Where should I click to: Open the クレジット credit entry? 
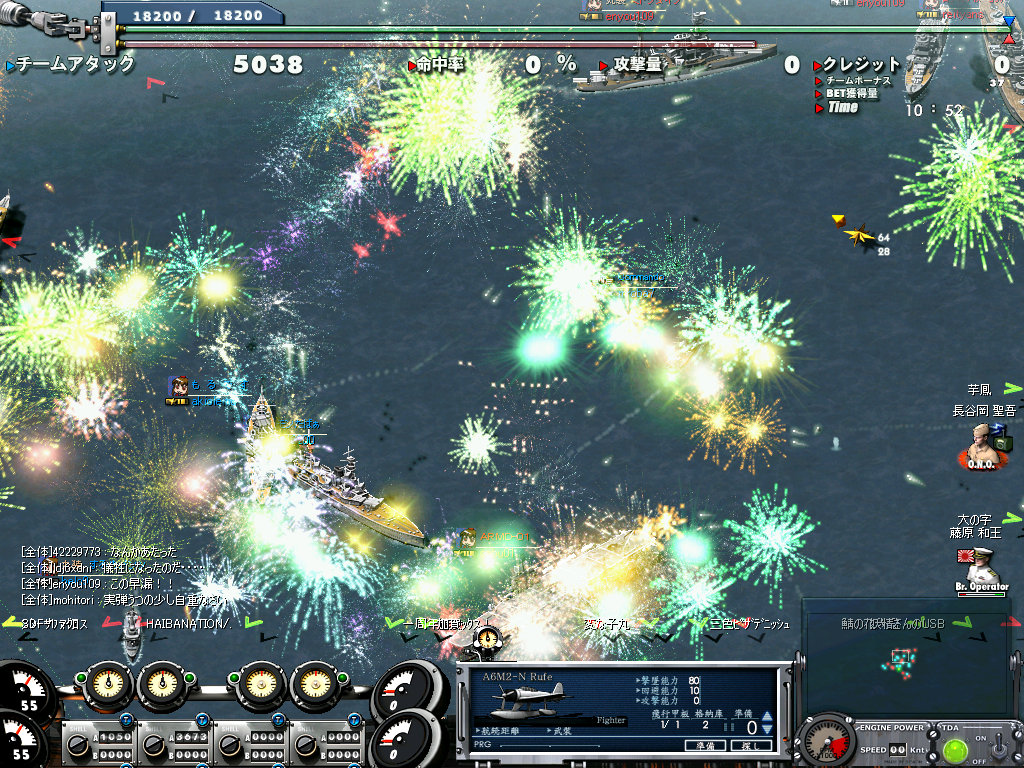point(860,64)
